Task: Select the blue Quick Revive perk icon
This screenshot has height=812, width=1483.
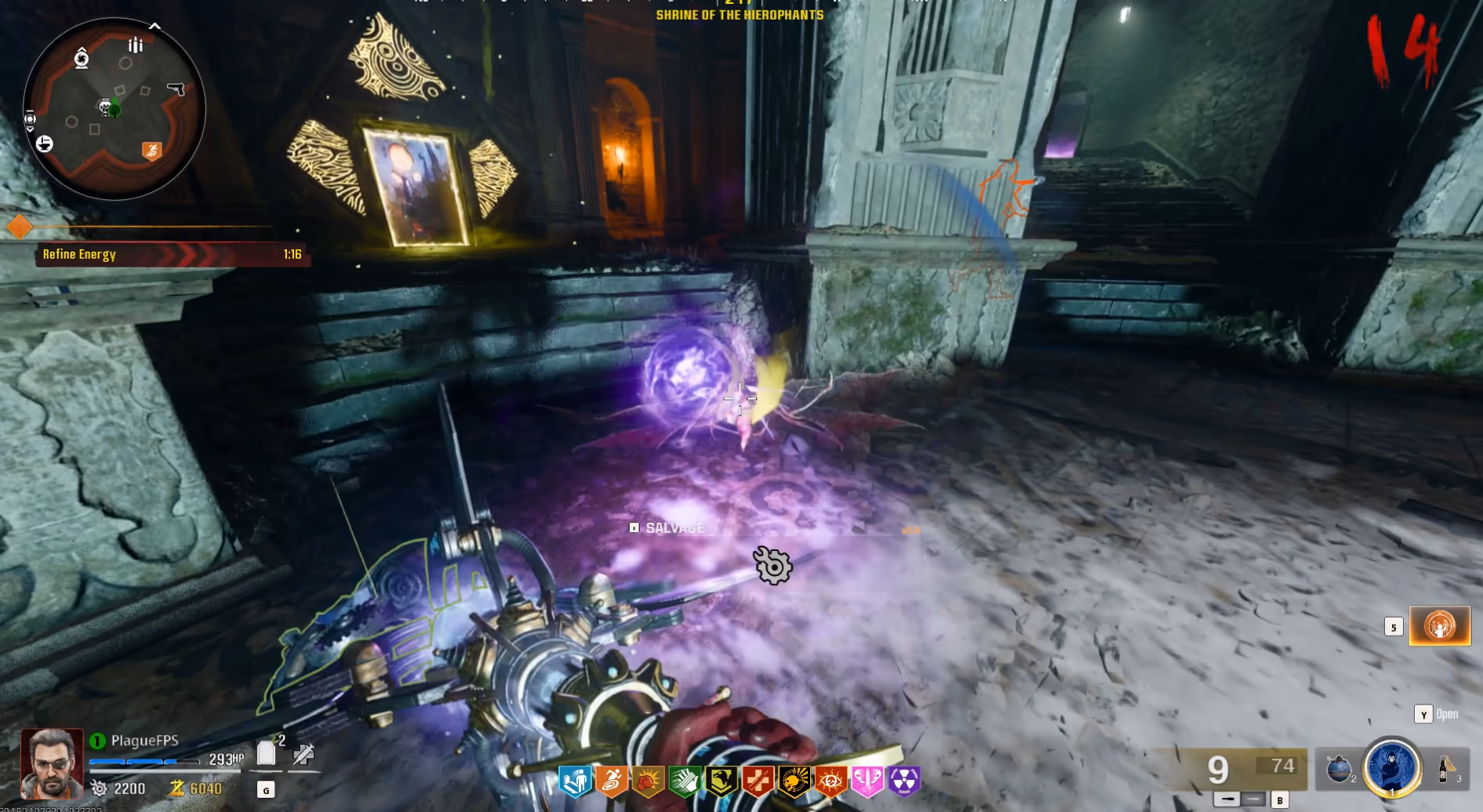Action: pos(575,781)
